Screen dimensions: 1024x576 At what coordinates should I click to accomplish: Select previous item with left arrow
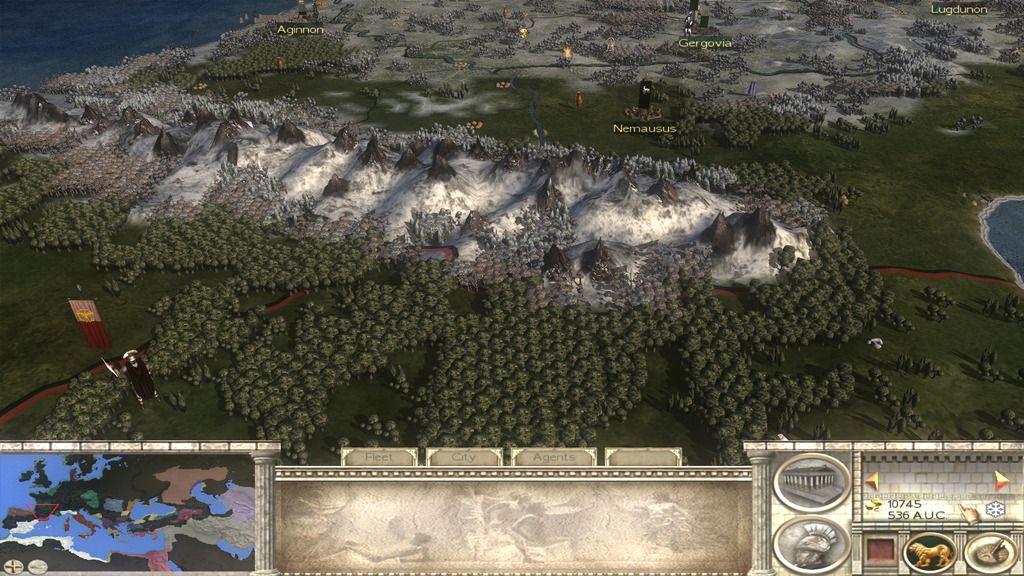[872, 480]
